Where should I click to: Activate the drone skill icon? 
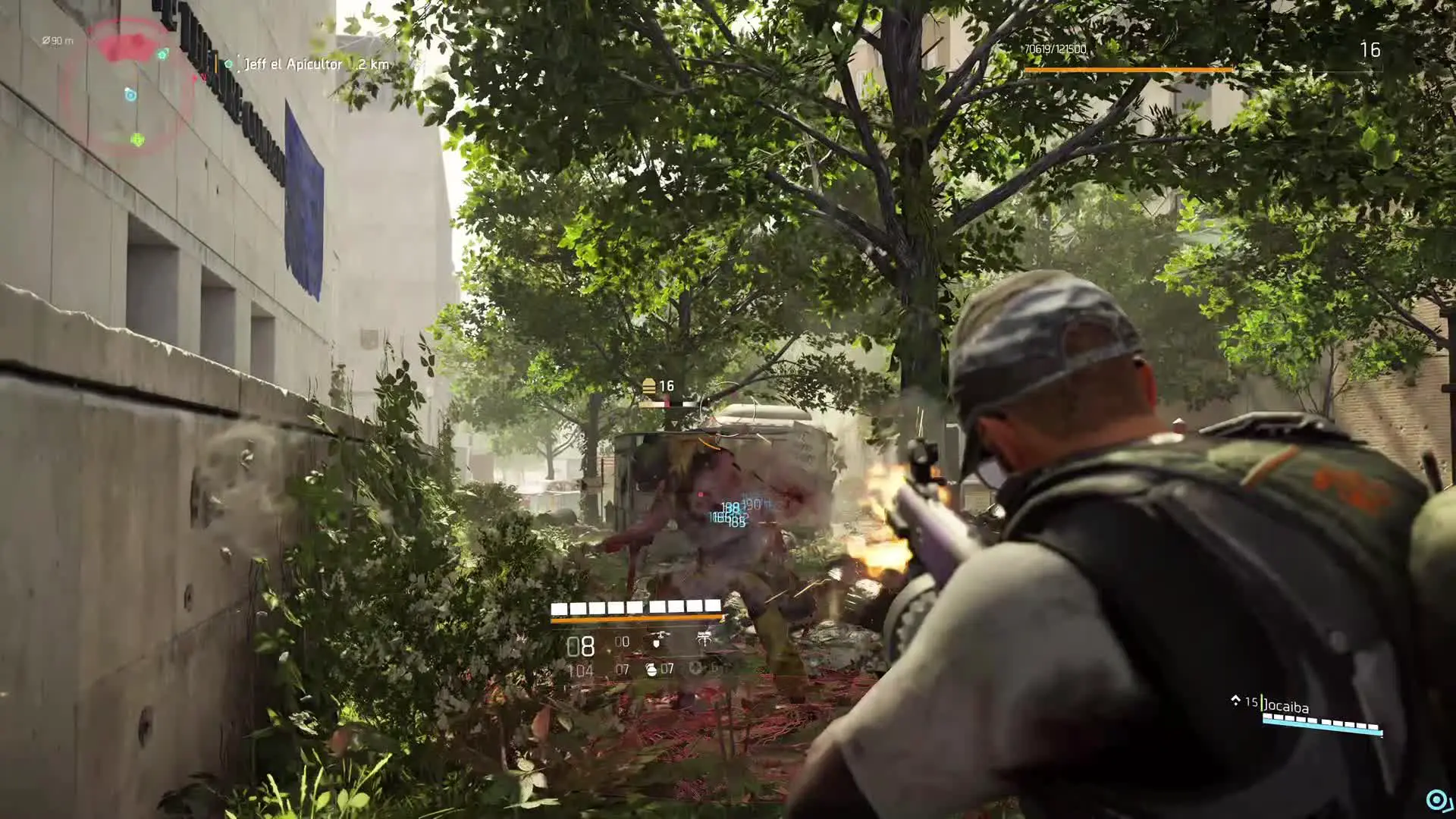[x=657, y=642]
